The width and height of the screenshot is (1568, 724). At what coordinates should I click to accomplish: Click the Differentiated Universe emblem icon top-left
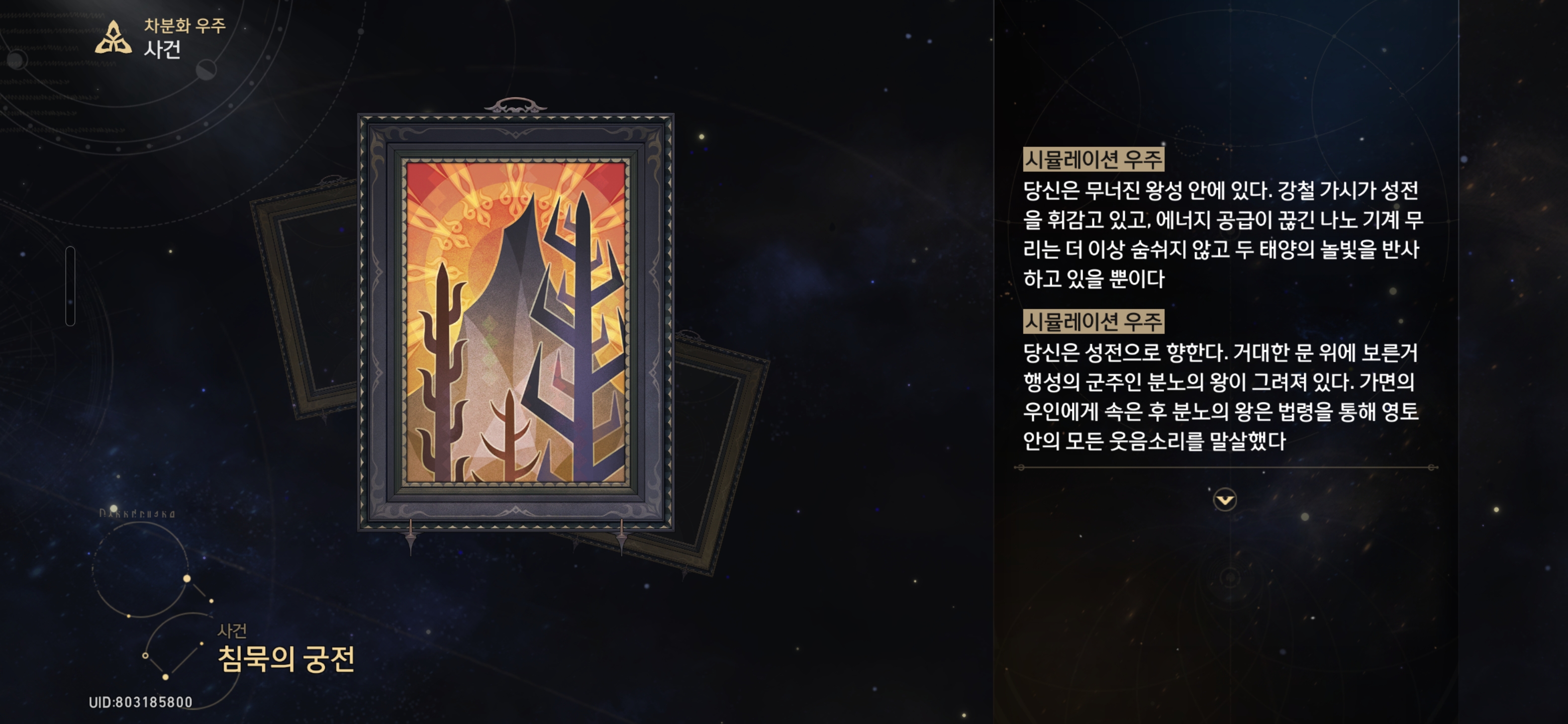click(114, 37)
